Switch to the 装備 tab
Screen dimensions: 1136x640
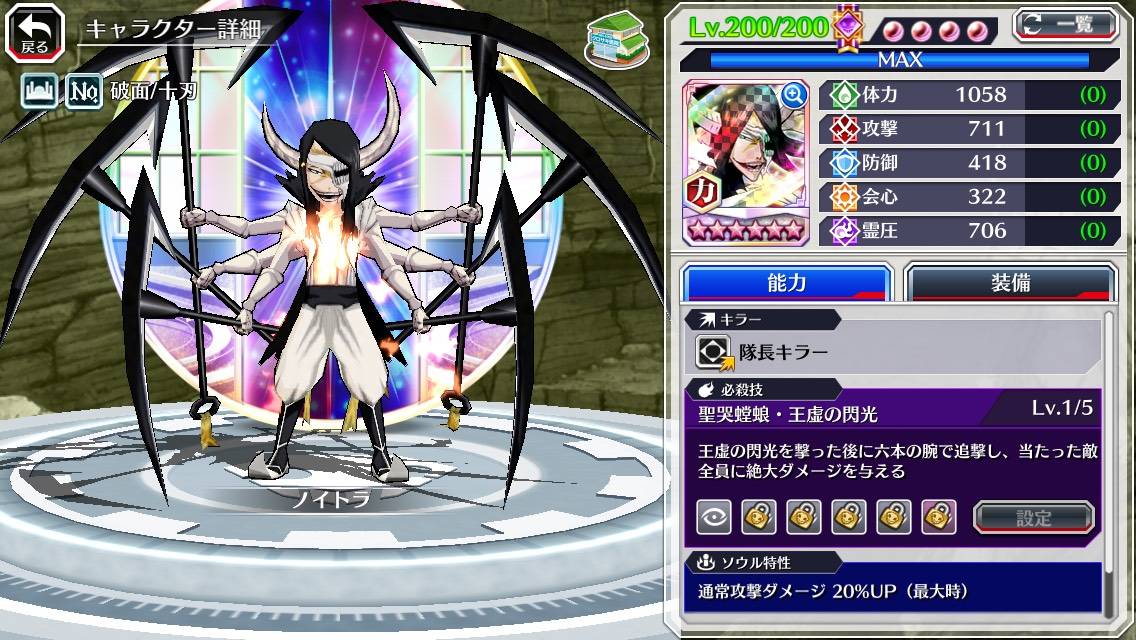click(1010, 282)
